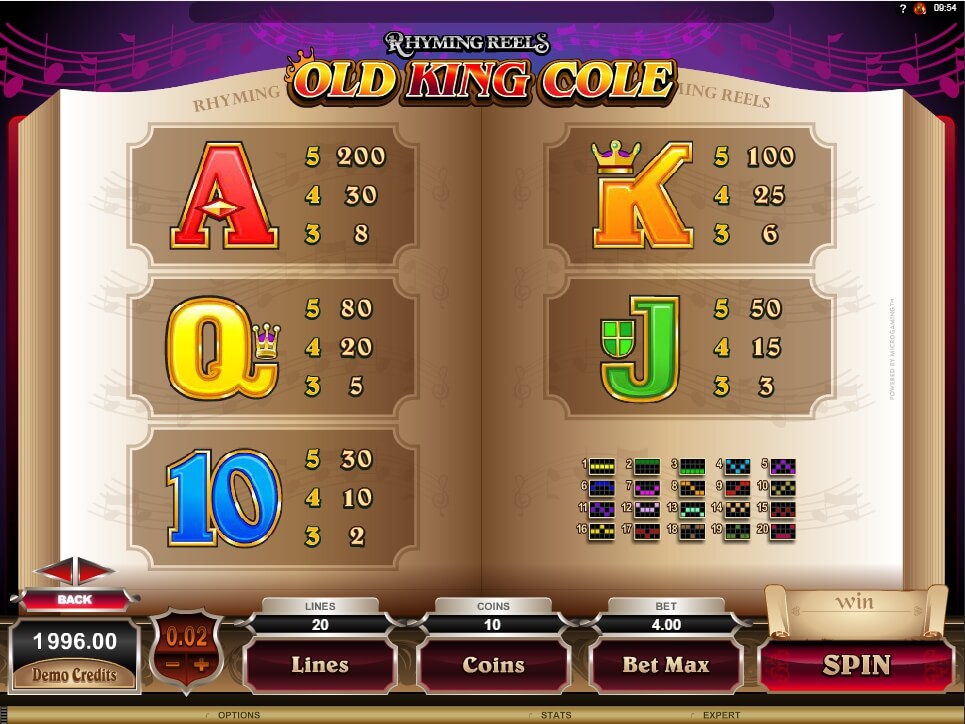Image resolution: width=965 pixels, height=724 pixels.
Task: Go back using the red BACK button
Action: click(74, 599)
